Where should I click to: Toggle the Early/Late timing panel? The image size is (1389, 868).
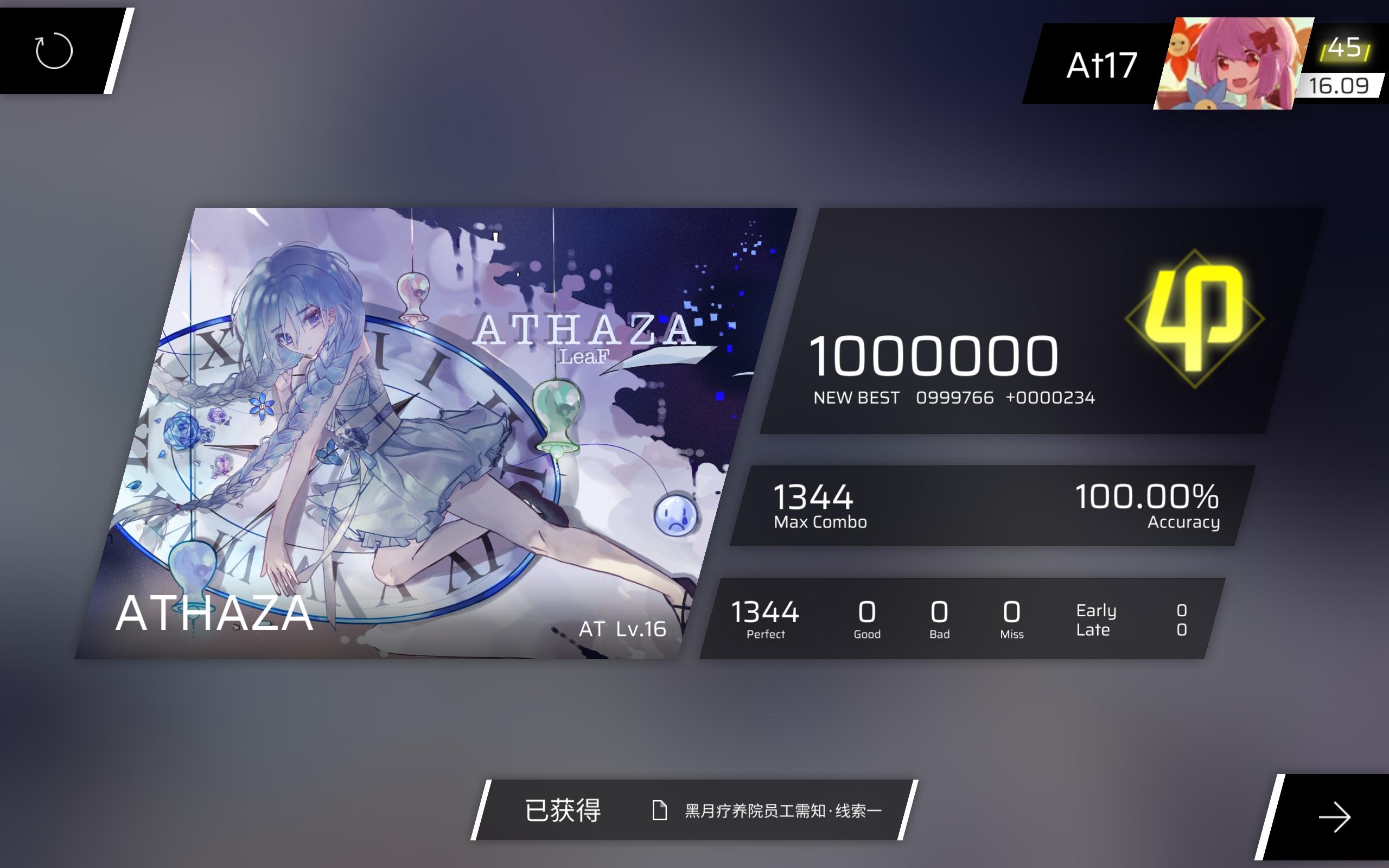[1125, 619]
